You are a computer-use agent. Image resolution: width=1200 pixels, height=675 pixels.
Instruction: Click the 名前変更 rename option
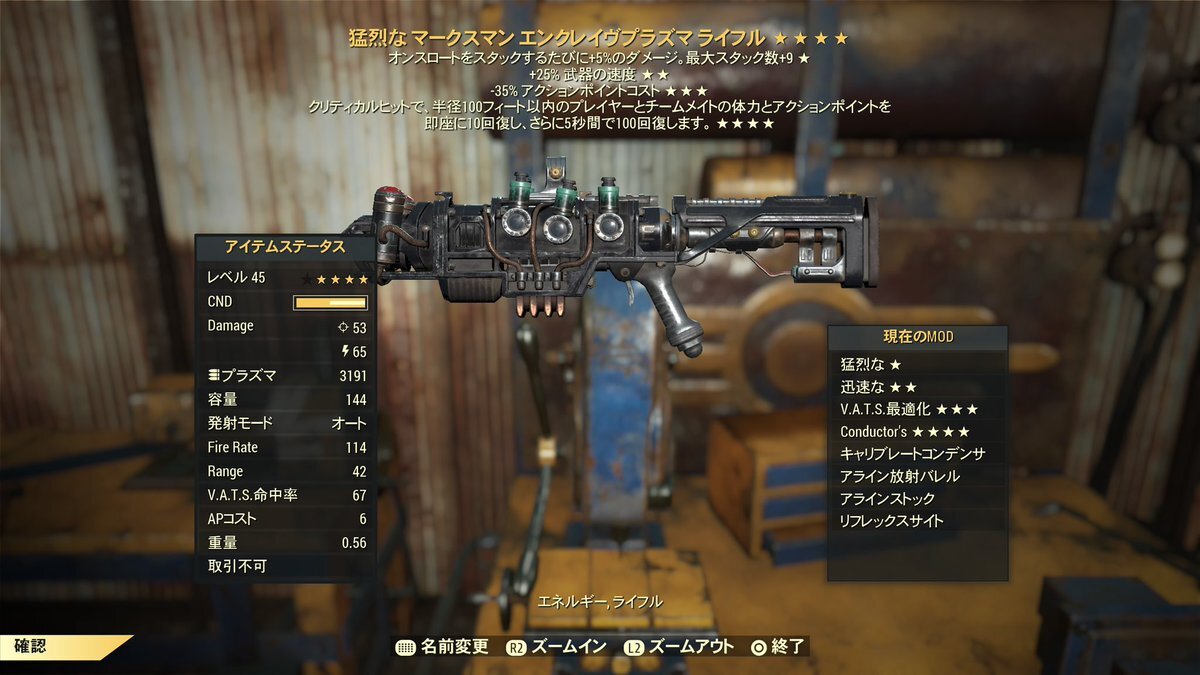(x=443, y=646)
